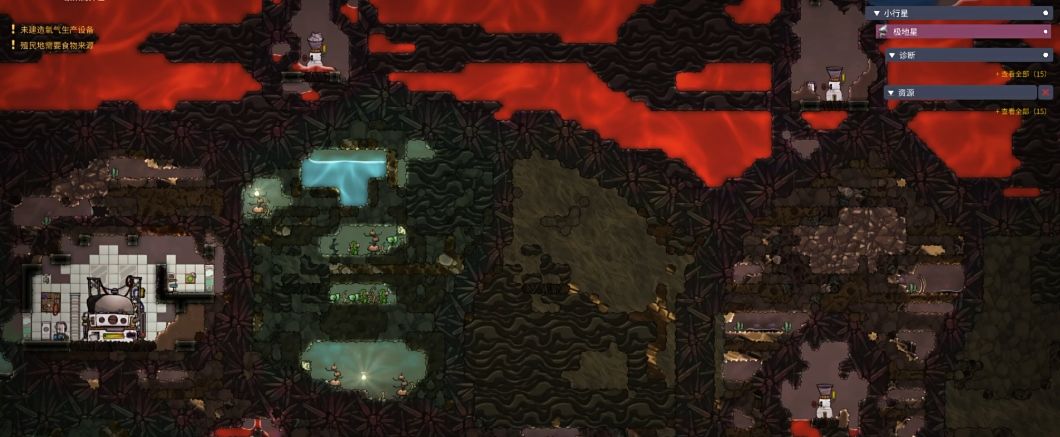Click the red X beside 资源
Screen dimensions: 1060x437
click(x=1045, y=92)
